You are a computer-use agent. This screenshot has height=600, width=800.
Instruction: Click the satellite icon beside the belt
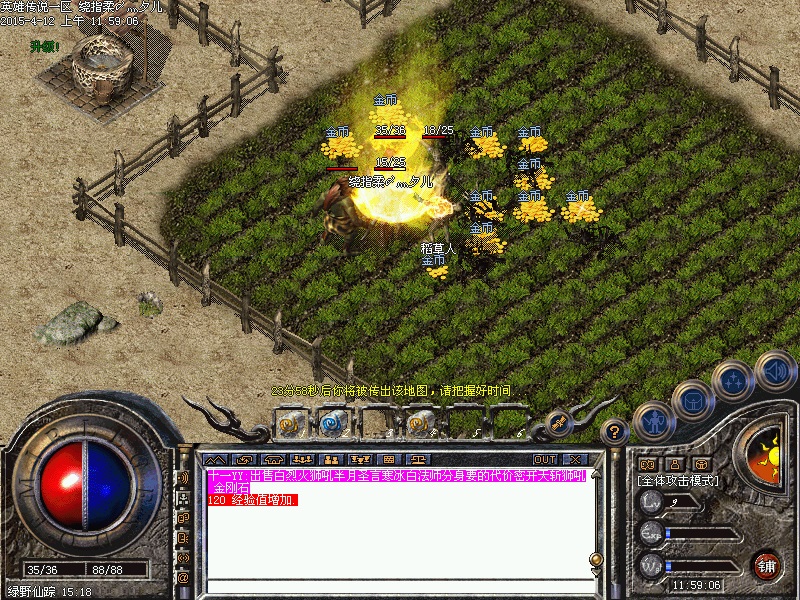pyautogui.click(x=556, y=423)
